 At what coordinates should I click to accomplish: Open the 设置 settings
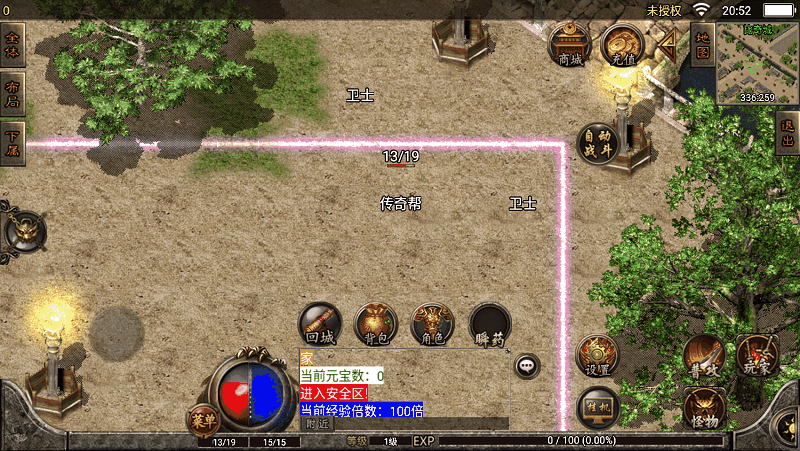598,355
